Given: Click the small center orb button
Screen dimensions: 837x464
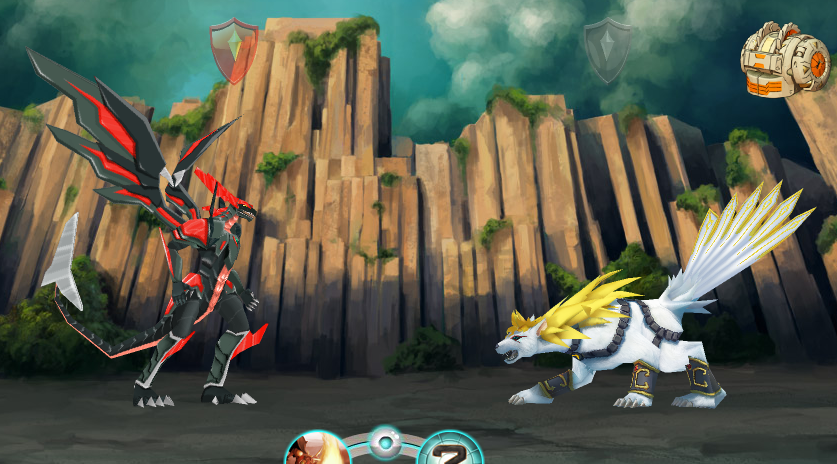Looking at the screenshot, I should 384,441.
